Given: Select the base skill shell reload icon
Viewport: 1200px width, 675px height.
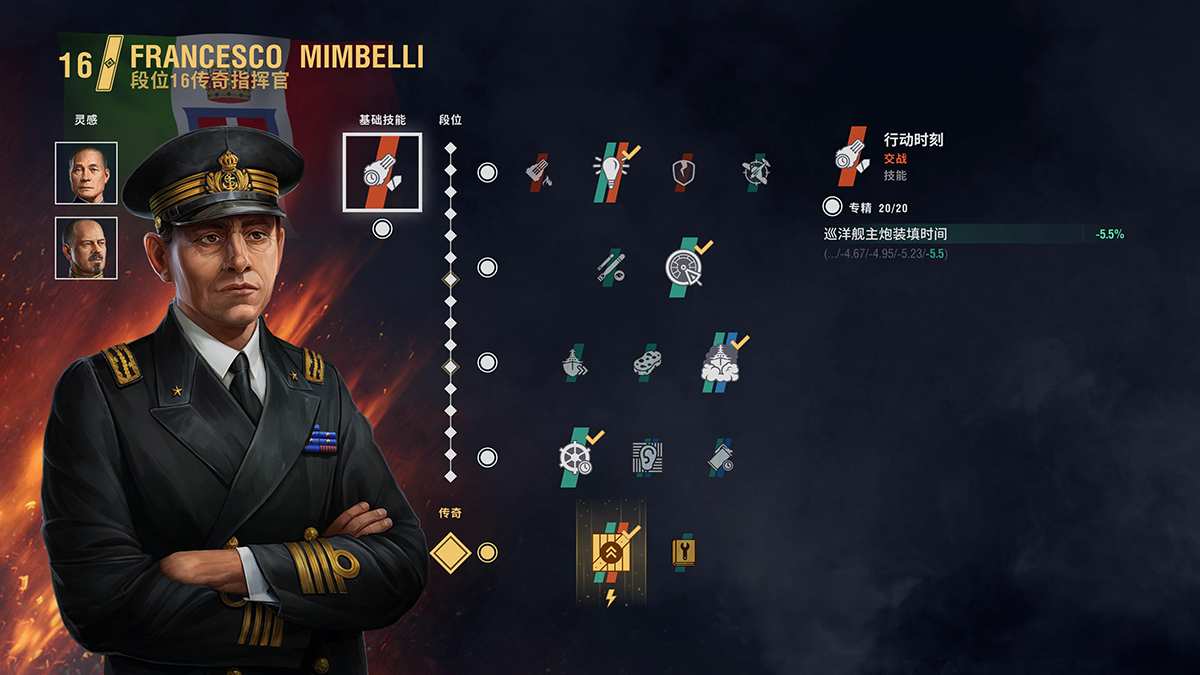Looking at the screenshot, I should (x=382, y=172).
